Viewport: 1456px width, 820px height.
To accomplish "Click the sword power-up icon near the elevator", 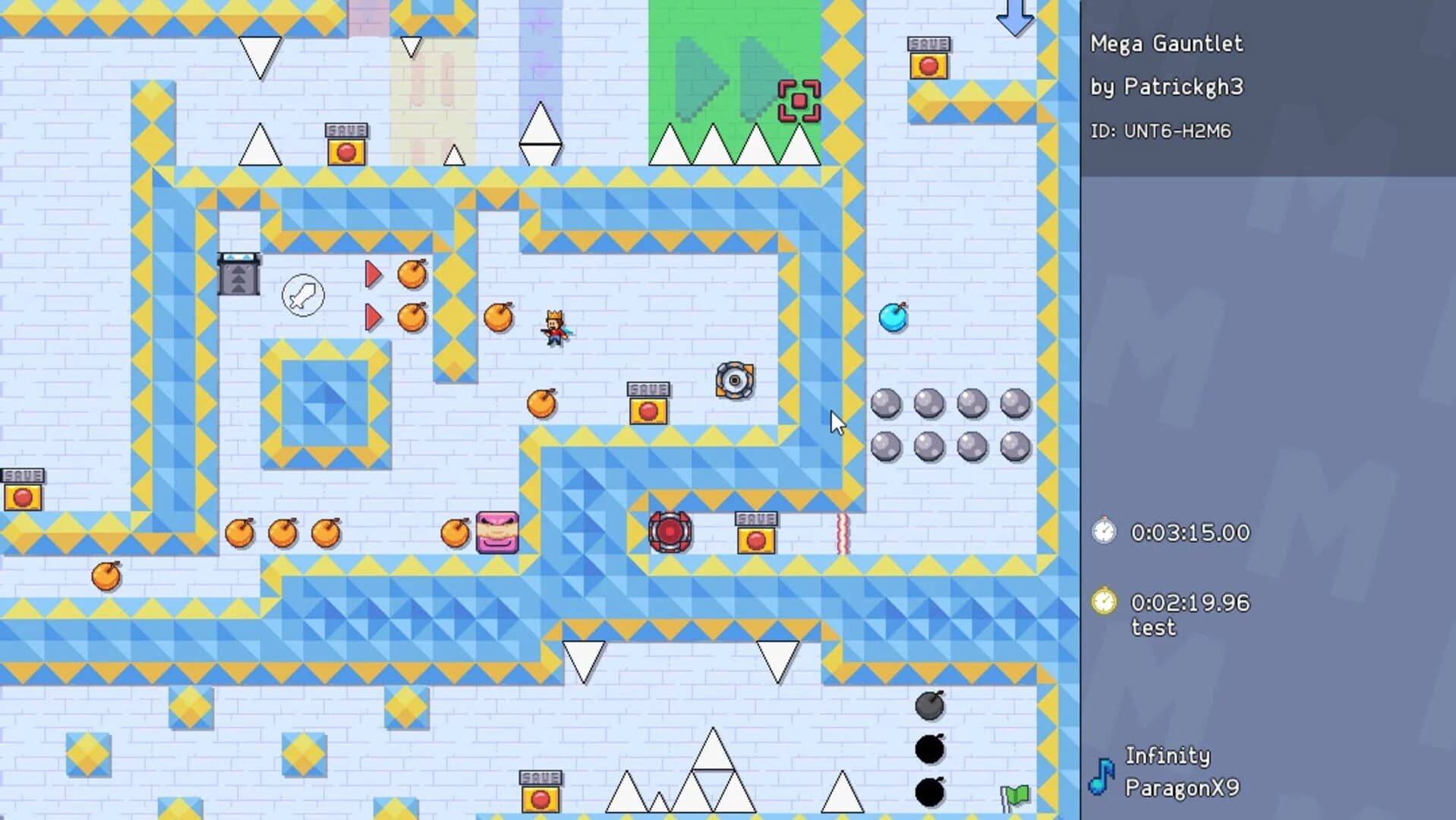I will pyautogui.click(x=302, y=296).
